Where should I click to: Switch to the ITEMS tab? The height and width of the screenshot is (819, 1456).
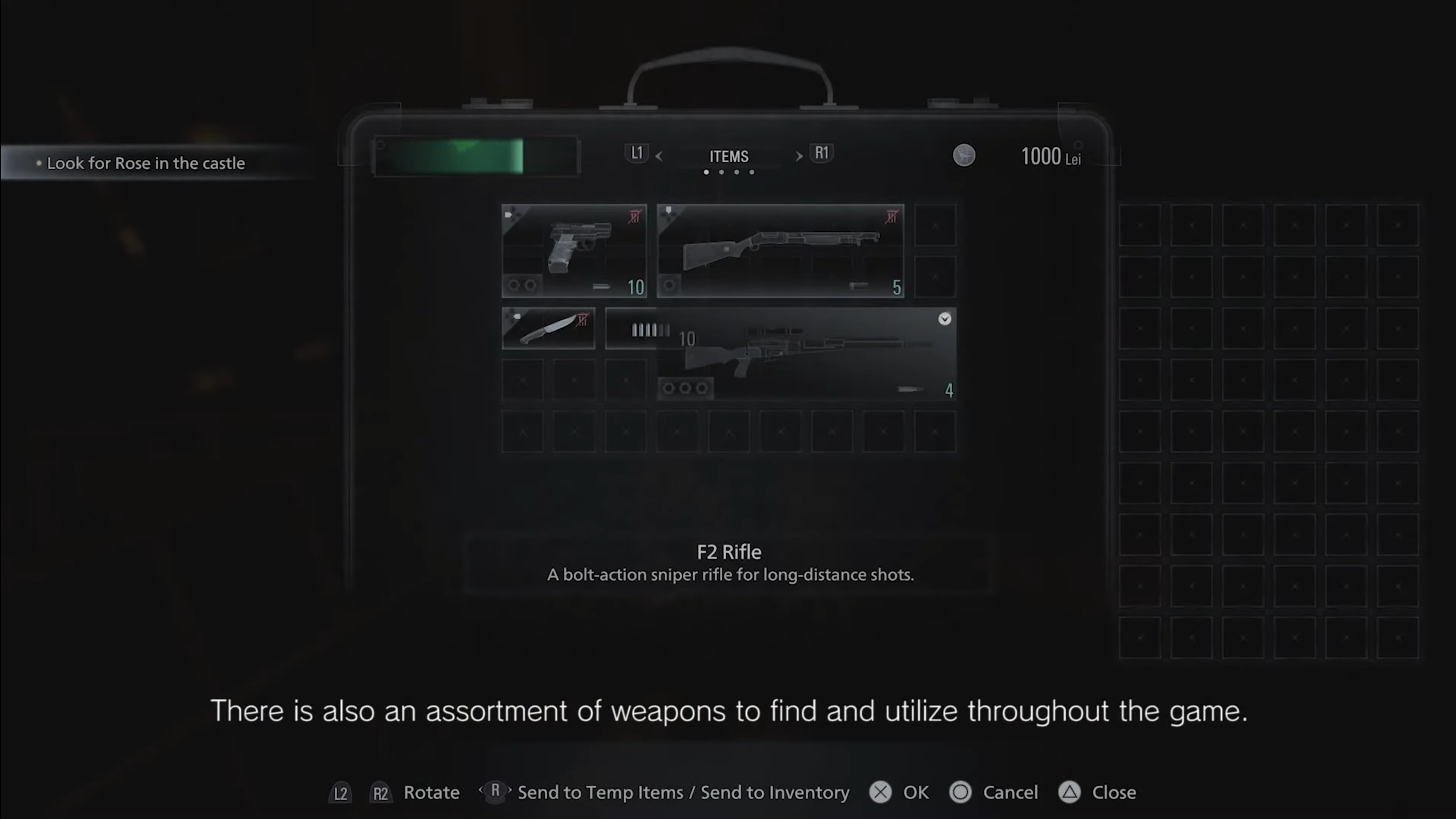pos(728,156)
